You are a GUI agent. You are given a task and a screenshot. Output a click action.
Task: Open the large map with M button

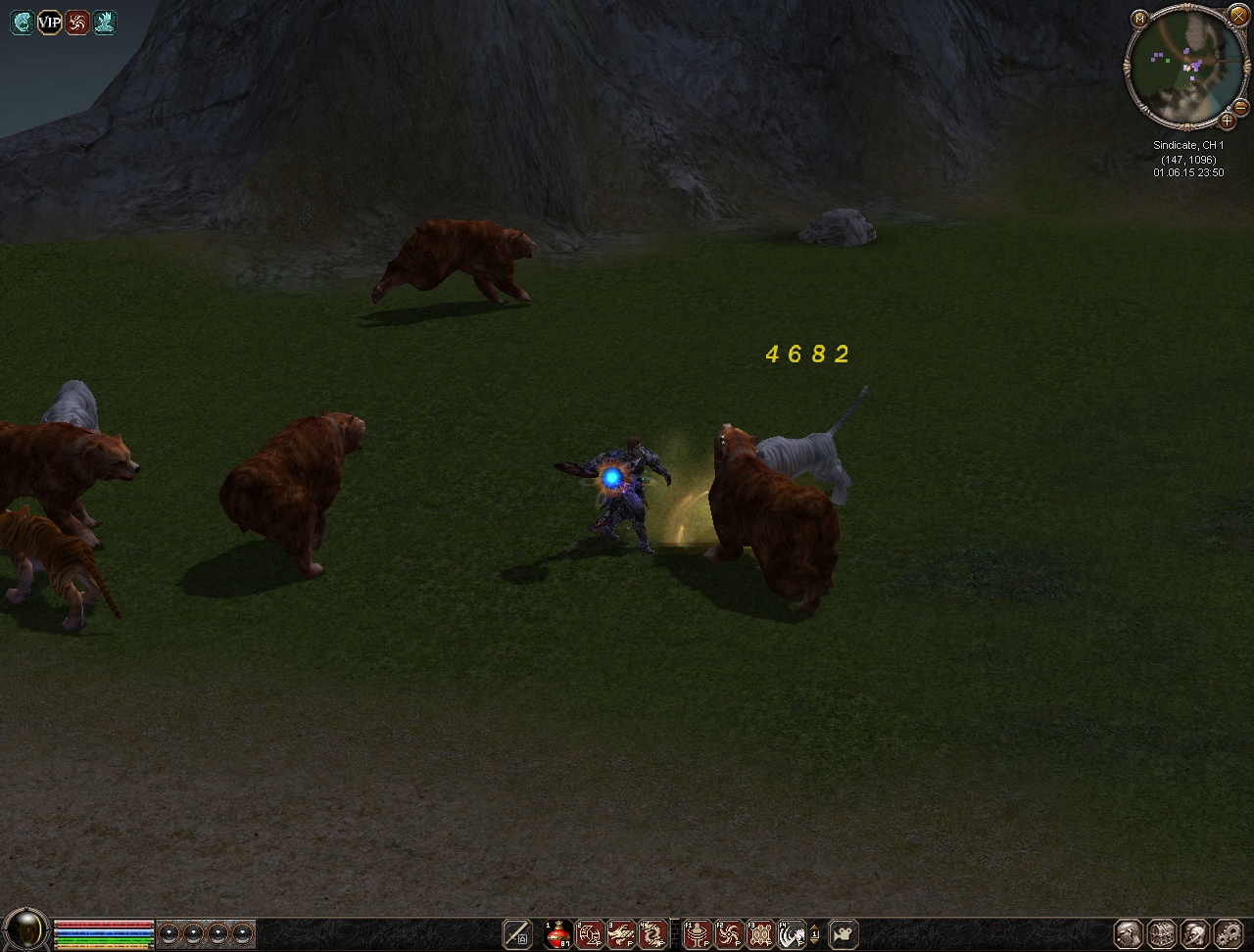1138,19
